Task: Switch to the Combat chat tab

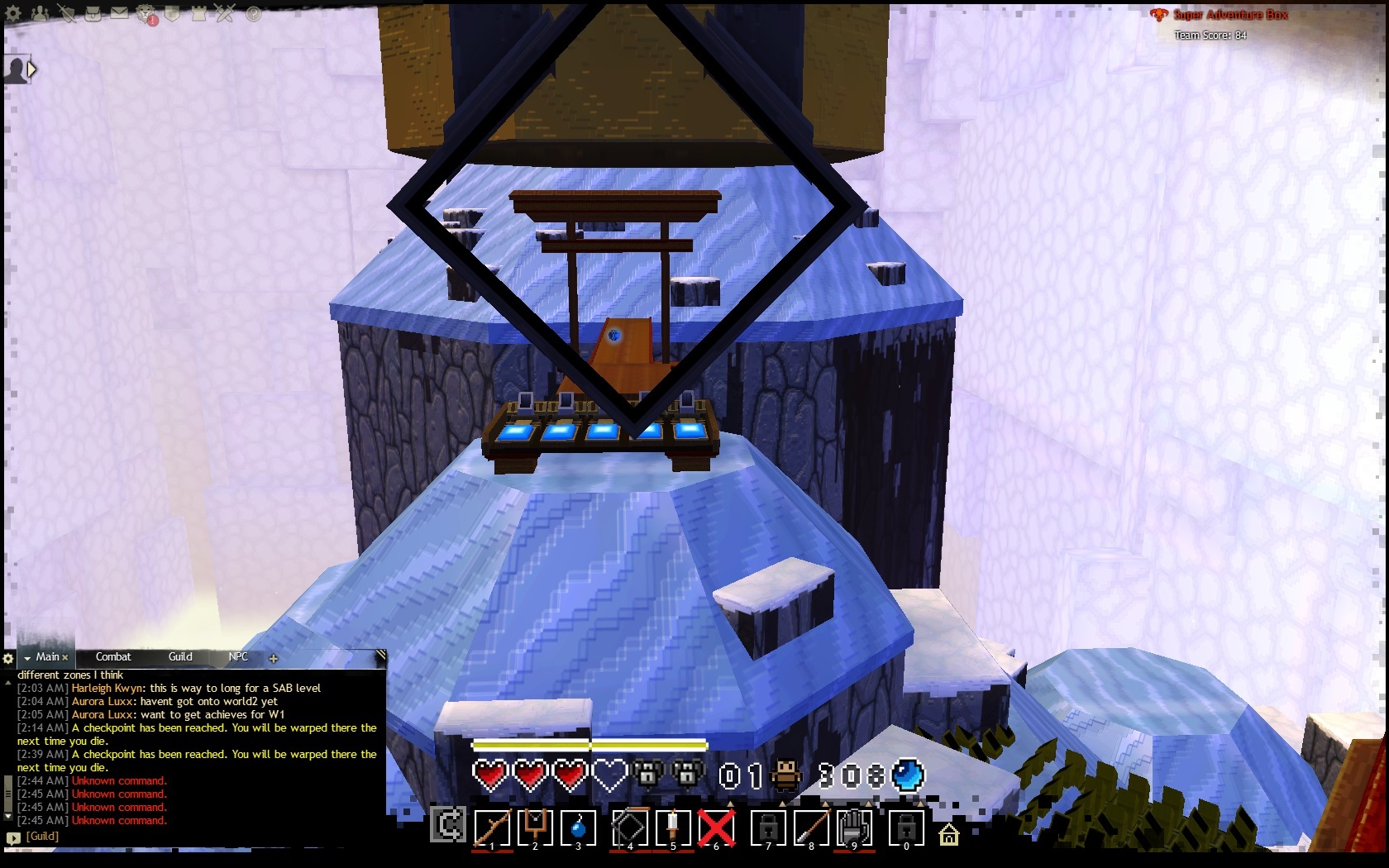Action: [113, 657]
